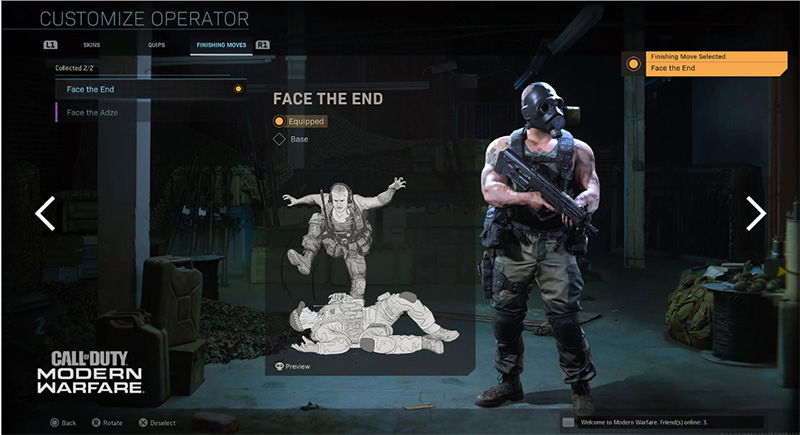The width and height of the screenshot is (800, 435).
Task: Show the previous operator with left arrow
Action: pyautogui.click(x=45, y=213)
